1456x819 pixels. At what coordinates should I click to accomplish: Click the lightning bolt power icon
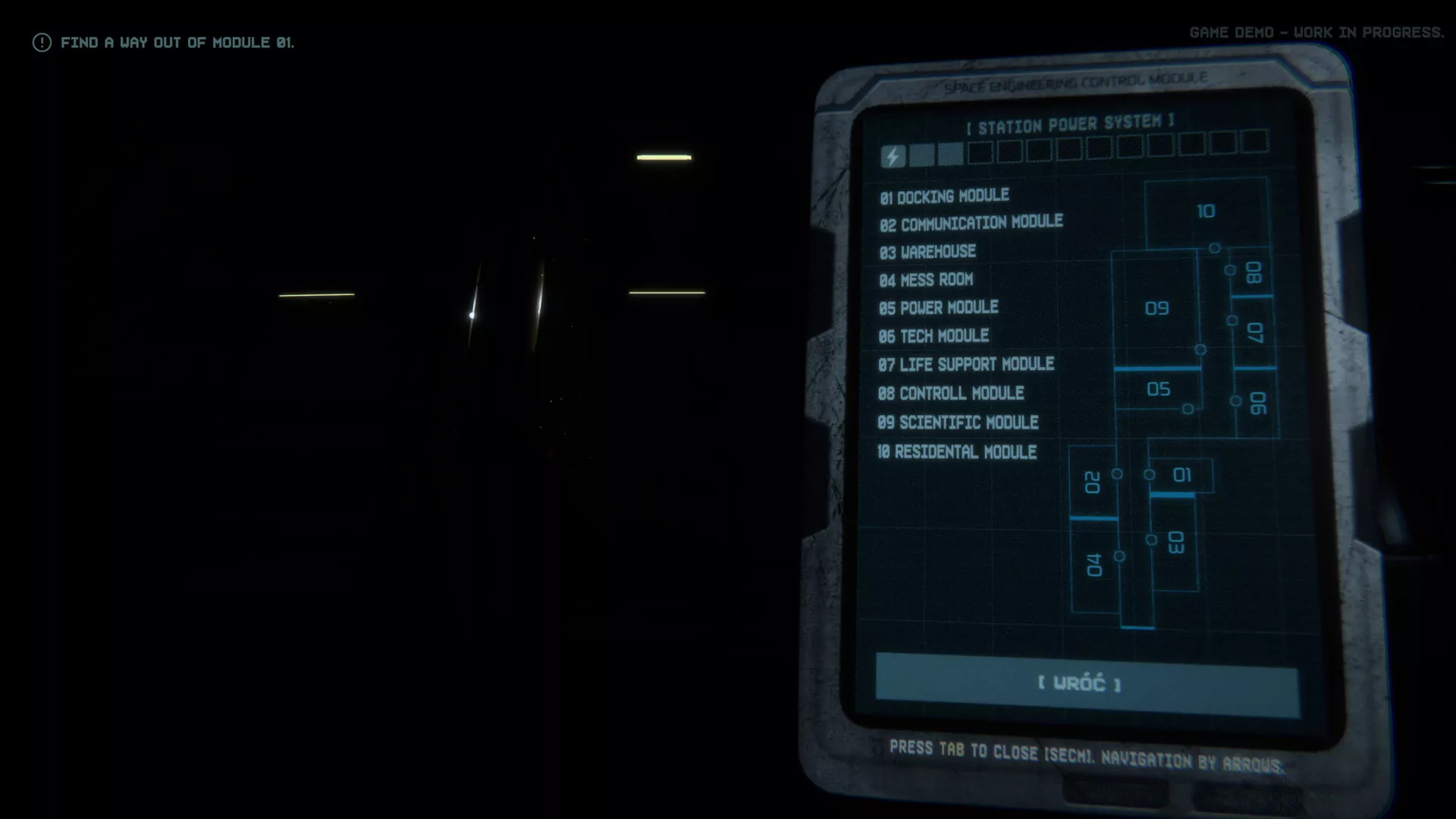(893, 157)
